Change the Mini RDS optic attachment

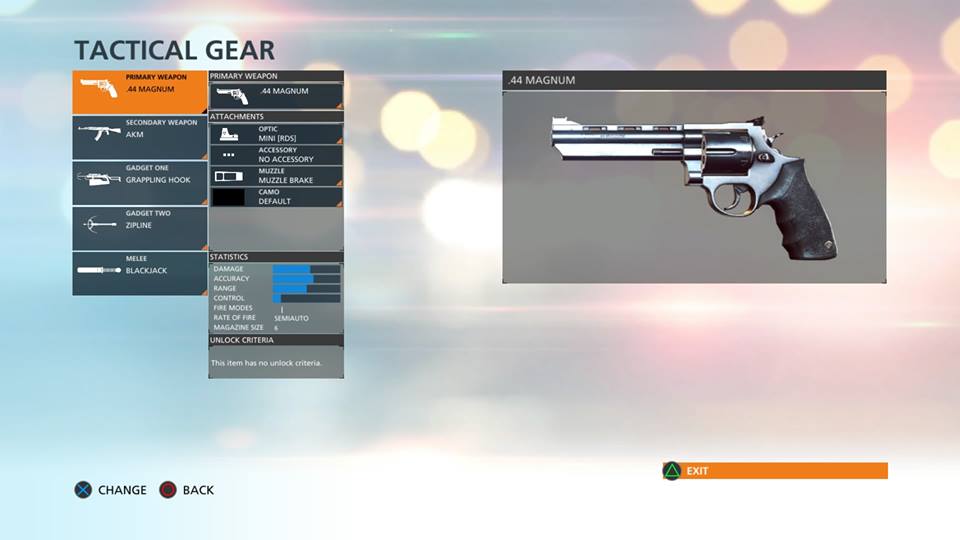(x=276, y=133)
